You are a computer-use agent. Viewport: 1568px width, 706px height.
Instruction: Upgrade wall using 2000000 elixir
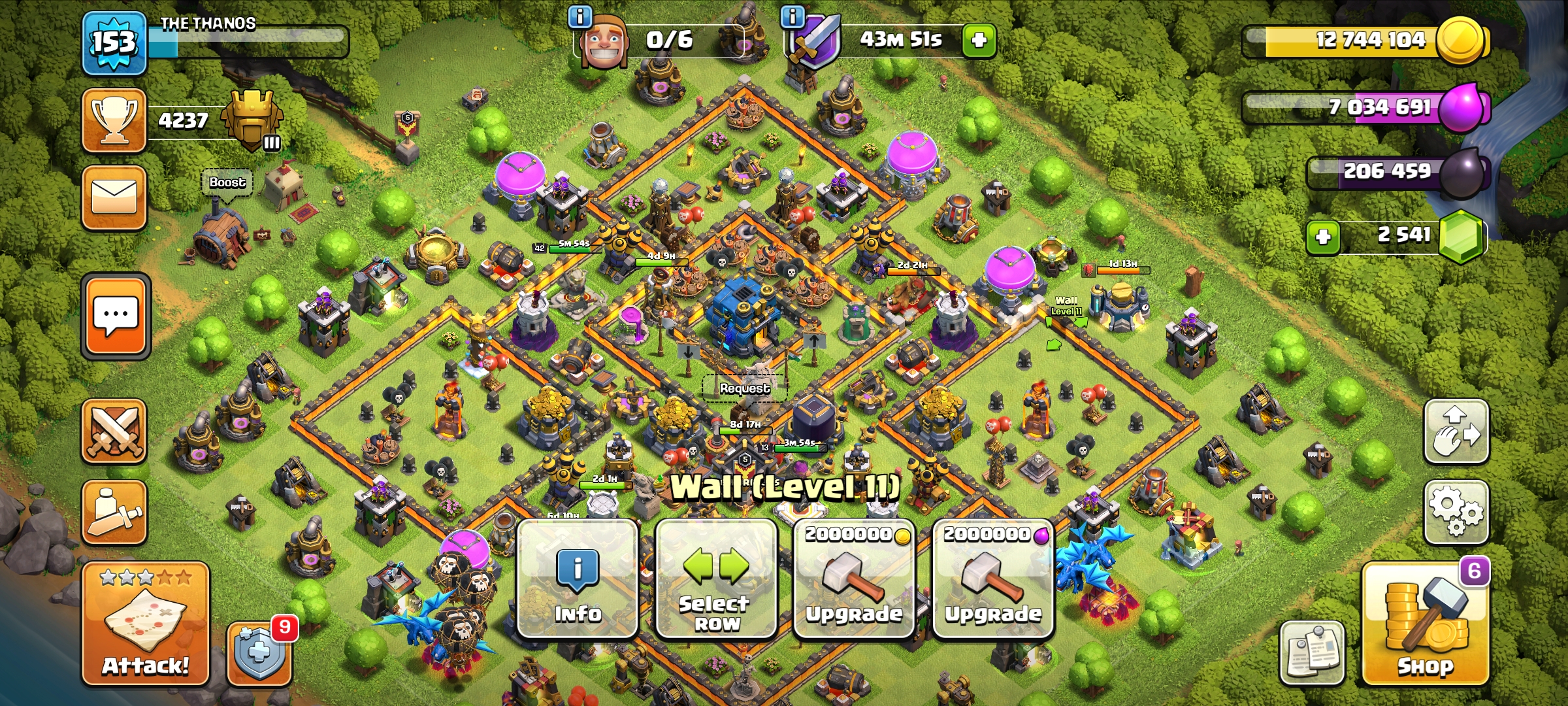point(992,579)
